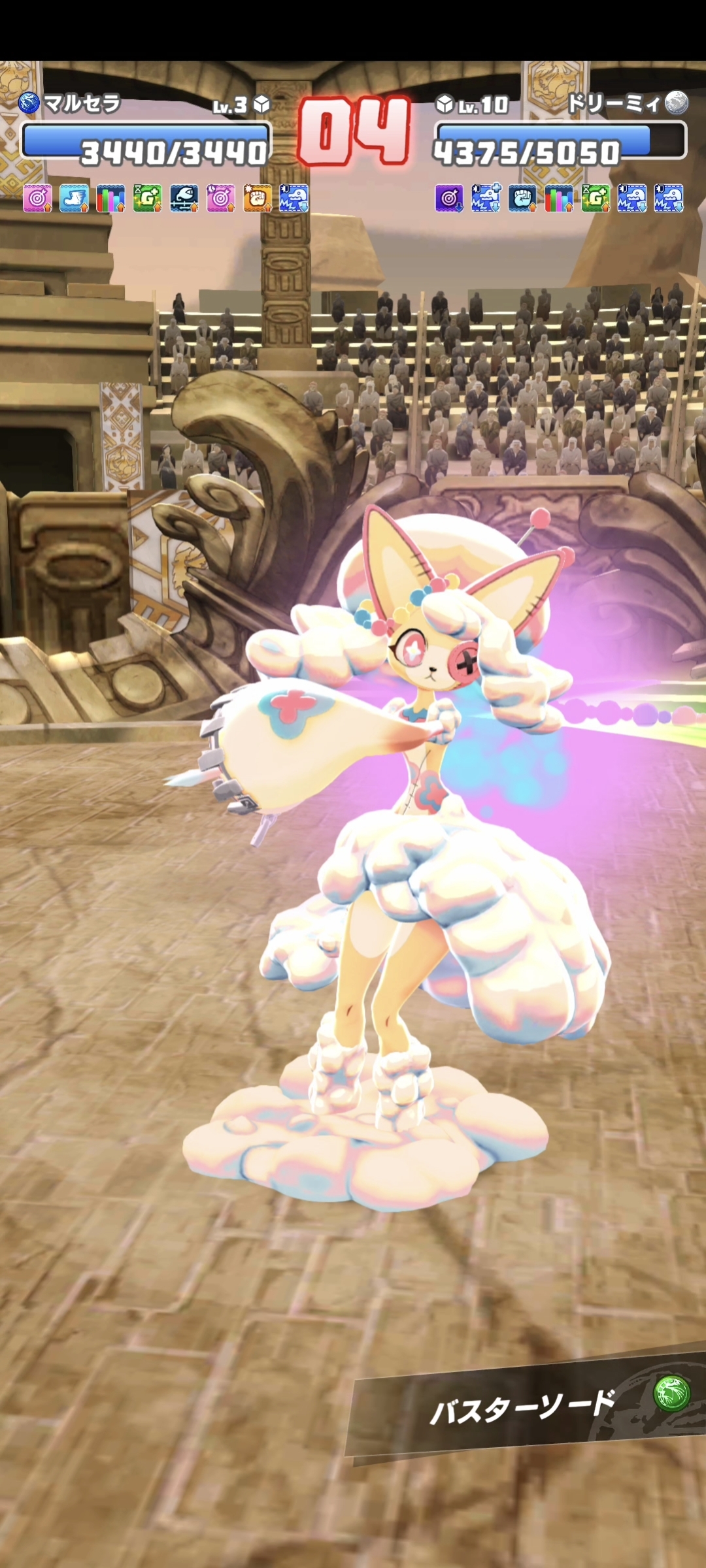706x1568 pixels.
Task: Tap the silver element orb beside ドリーミィ
Action: coord(677,103)
